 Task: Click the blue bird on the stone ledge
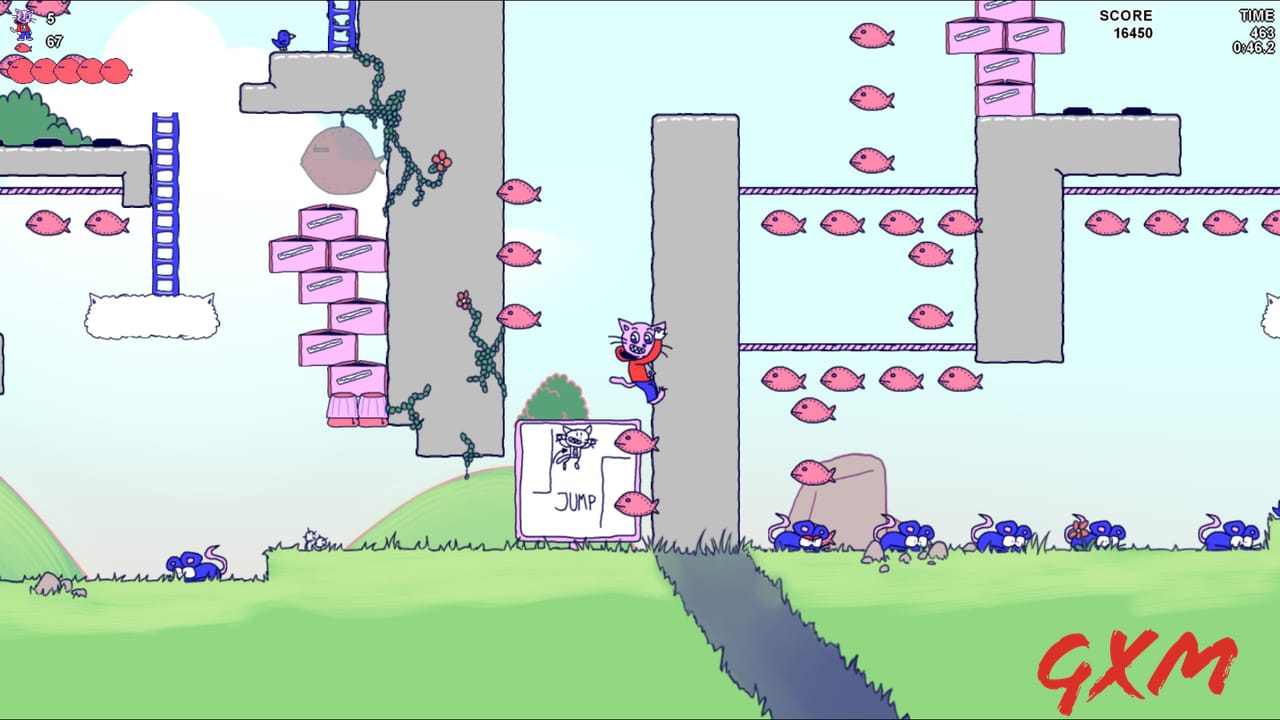click(x=283, y=38)
